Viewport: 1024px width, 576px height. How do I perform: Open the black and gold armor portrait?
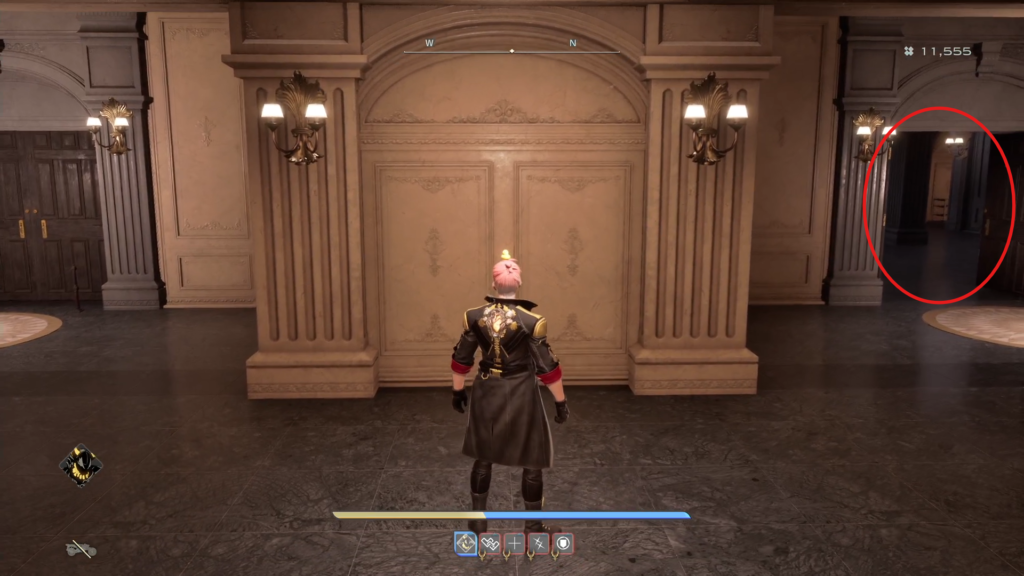(79, 464)
